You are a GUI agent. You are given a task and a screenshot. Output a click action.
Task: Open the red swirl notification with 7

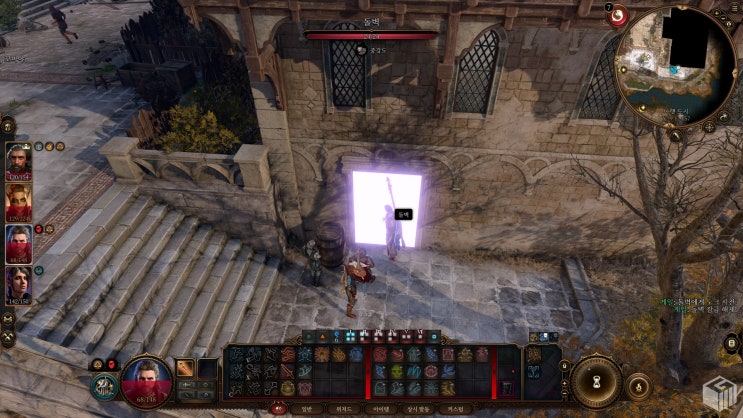[617, 16]
